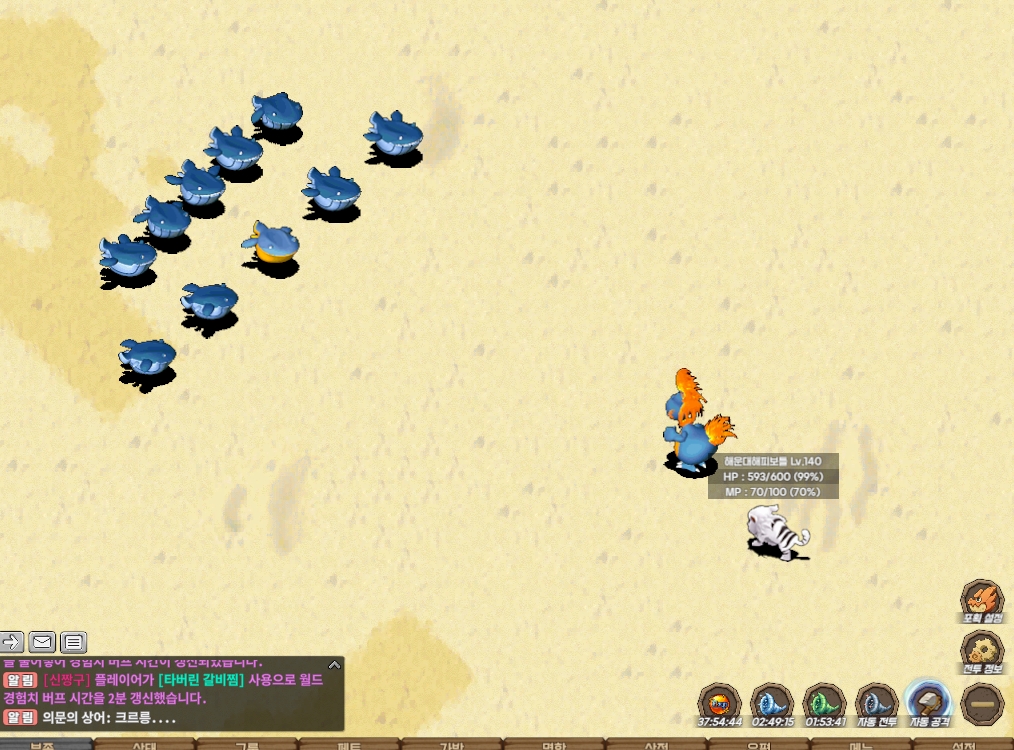Open the mail envelope button
This screenshot has height=750, width=1014.
pyautogui.click(x=42, y=642)
